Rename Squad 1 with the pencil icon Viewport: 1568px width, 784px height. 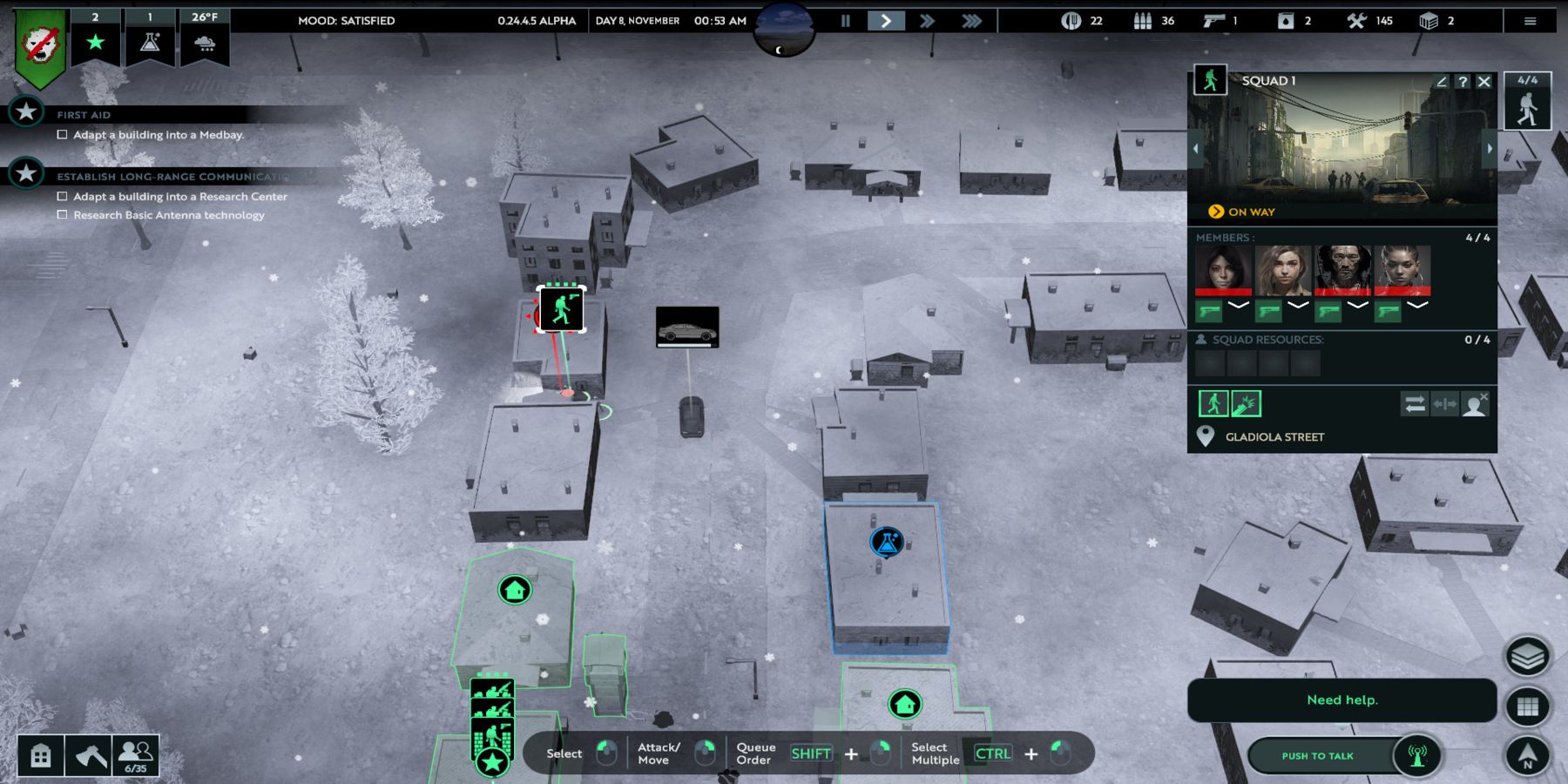(x=1442, y=81)
